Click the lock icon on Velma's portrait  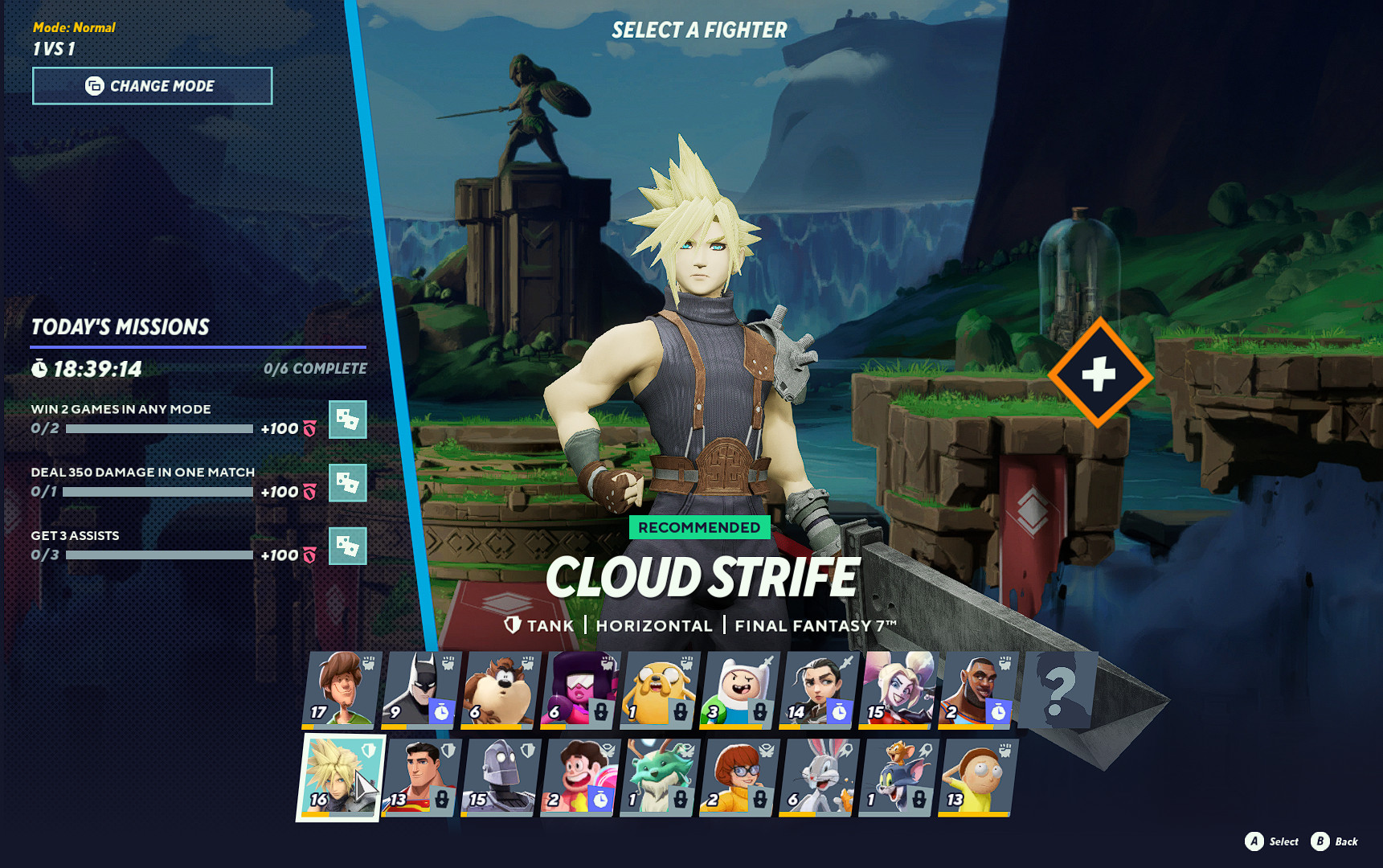759,799
